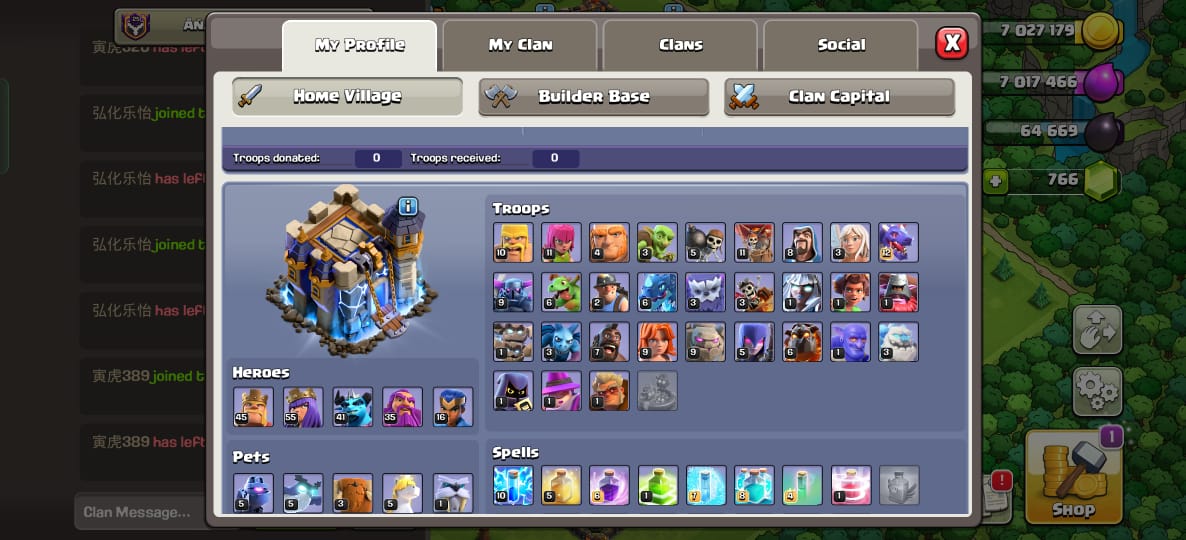Add more gems with plus button
Viewport: 1186px width, 540px height.
pyautogui.click(x=994, y=182)
